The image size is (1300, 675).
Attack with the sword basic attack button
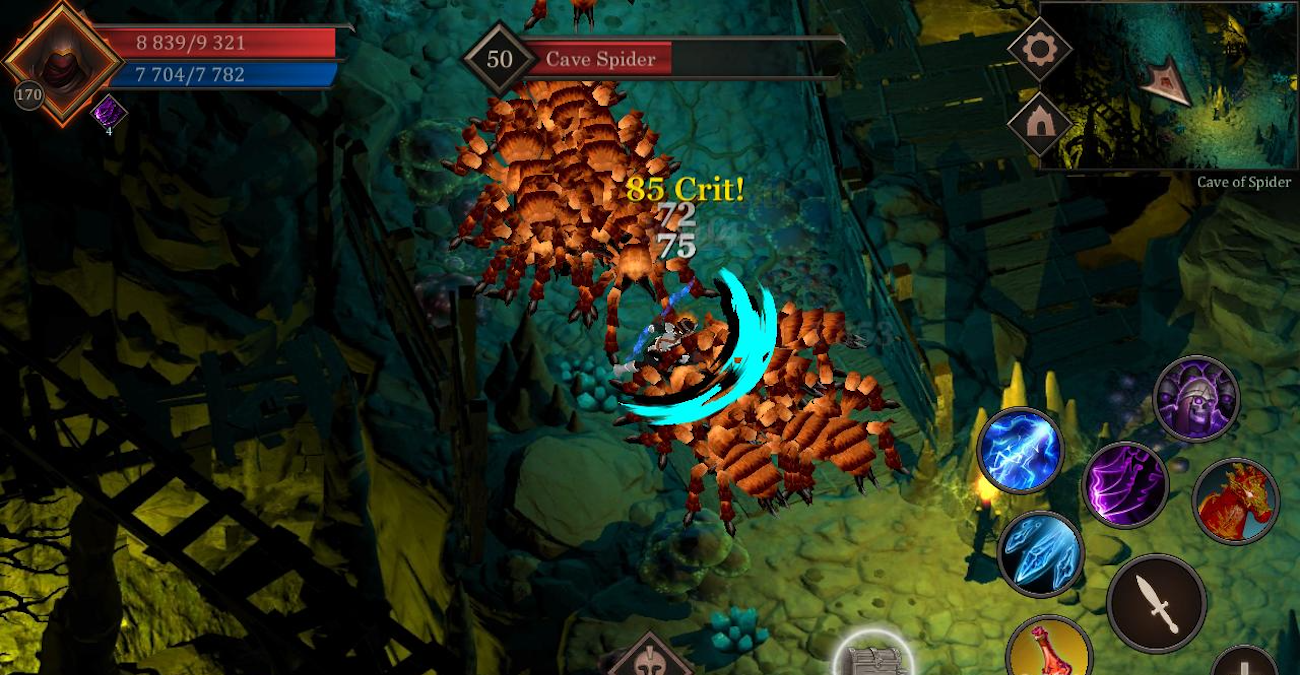click(1156, 604)
